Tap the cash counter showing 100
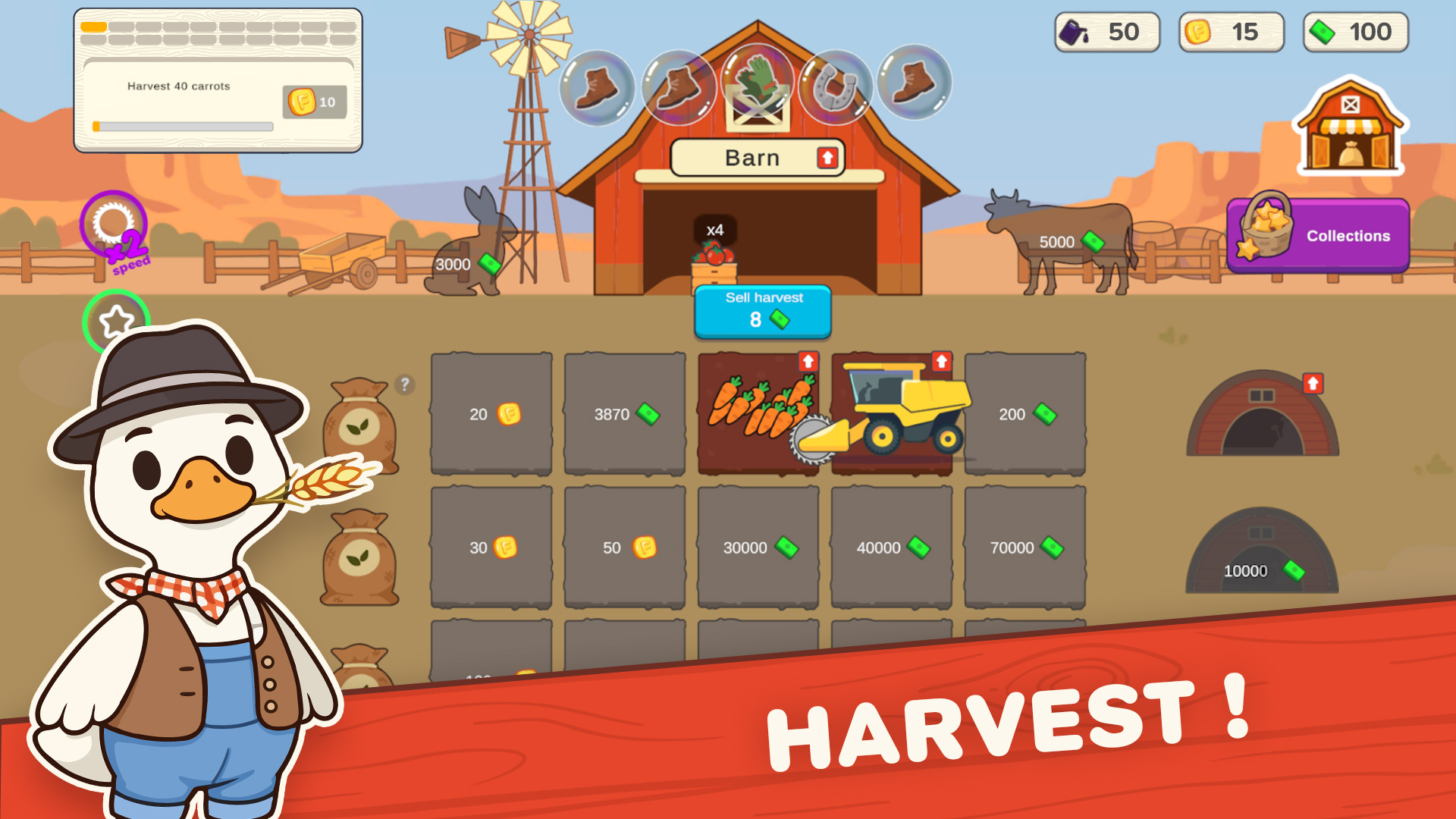The height and width of the screenshot is (819, 1456). click(x=1354, y=32)
